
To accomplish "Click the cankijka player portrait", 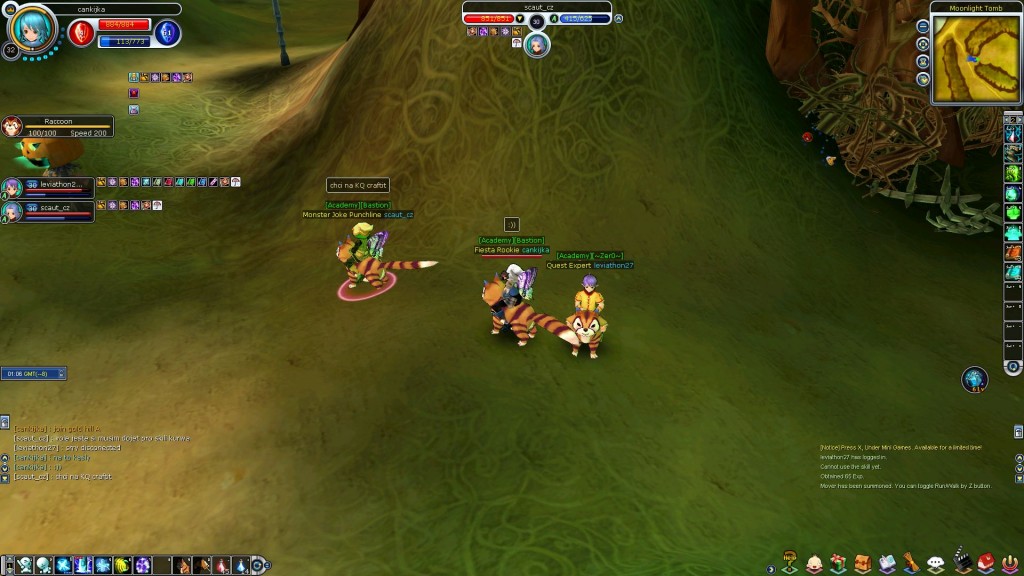I will click(33, 30).
